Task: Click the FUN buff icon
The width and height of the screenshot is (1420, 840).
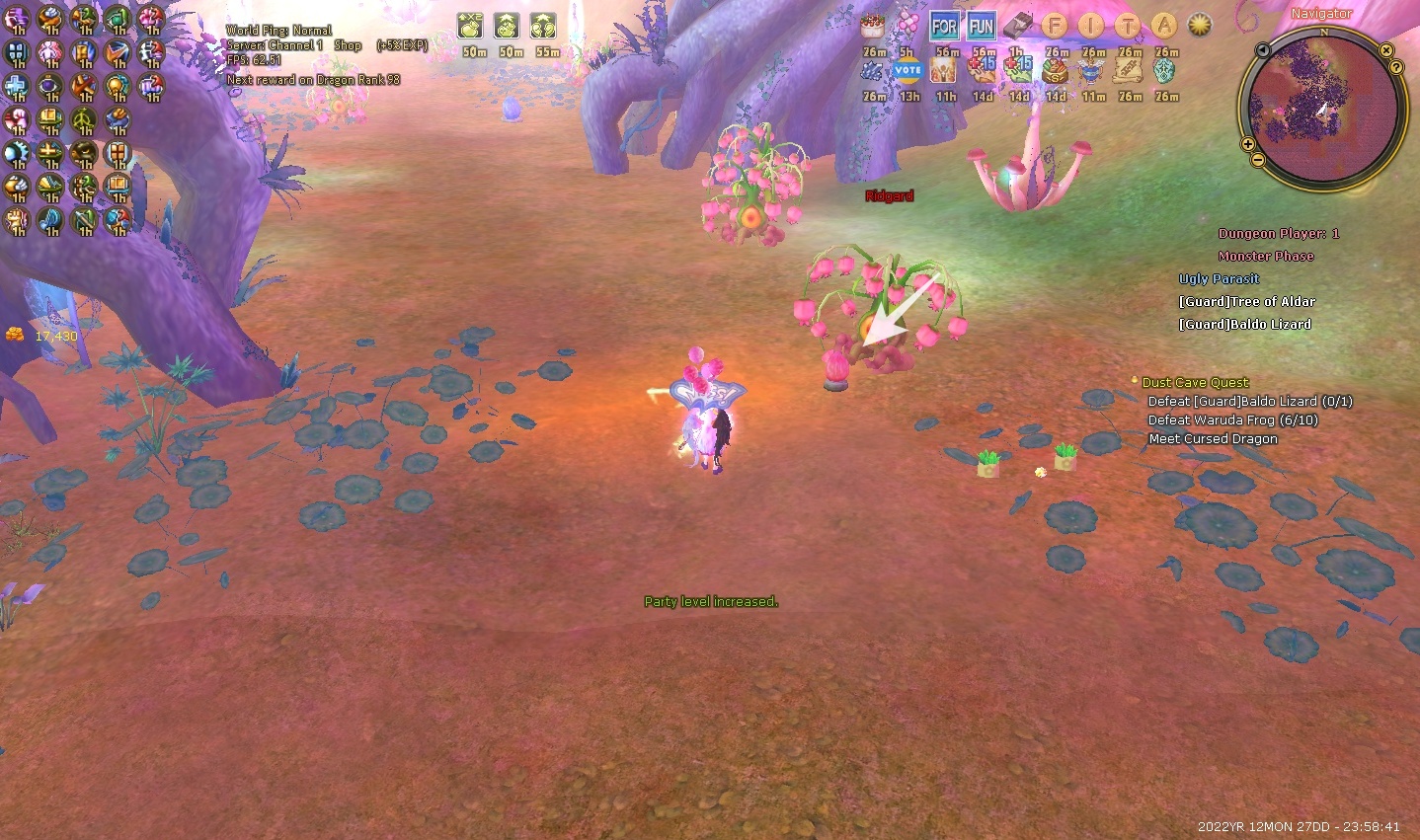Action: tap(982, 27)
